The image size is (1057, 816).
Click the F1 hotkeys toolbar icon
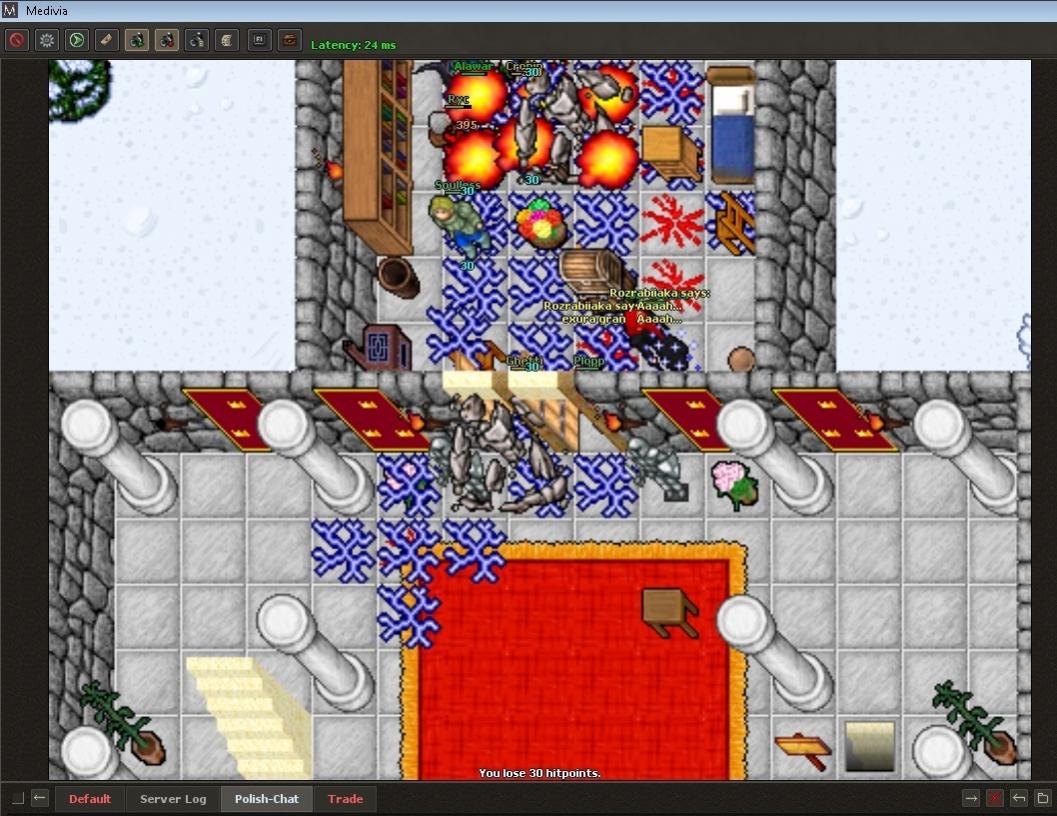tap(259, 40)
